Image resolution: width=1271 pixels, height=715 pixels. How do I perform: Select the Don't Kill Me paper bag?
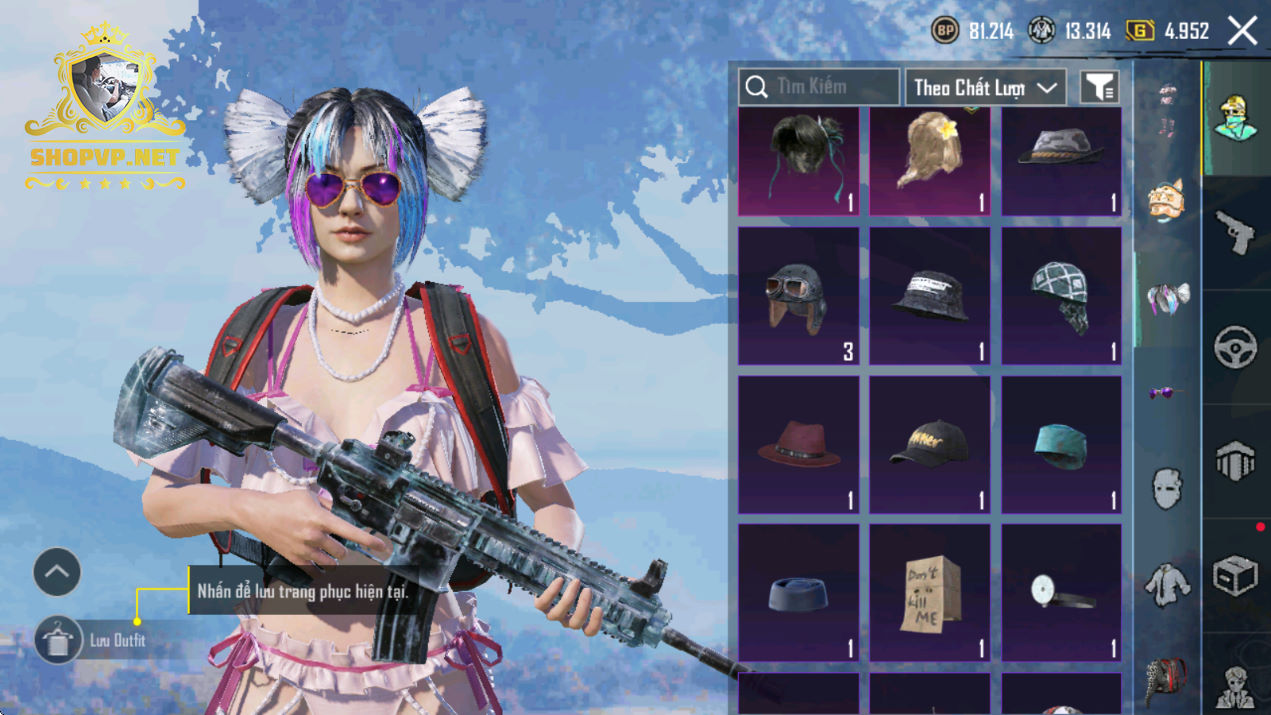click(929, 593)
